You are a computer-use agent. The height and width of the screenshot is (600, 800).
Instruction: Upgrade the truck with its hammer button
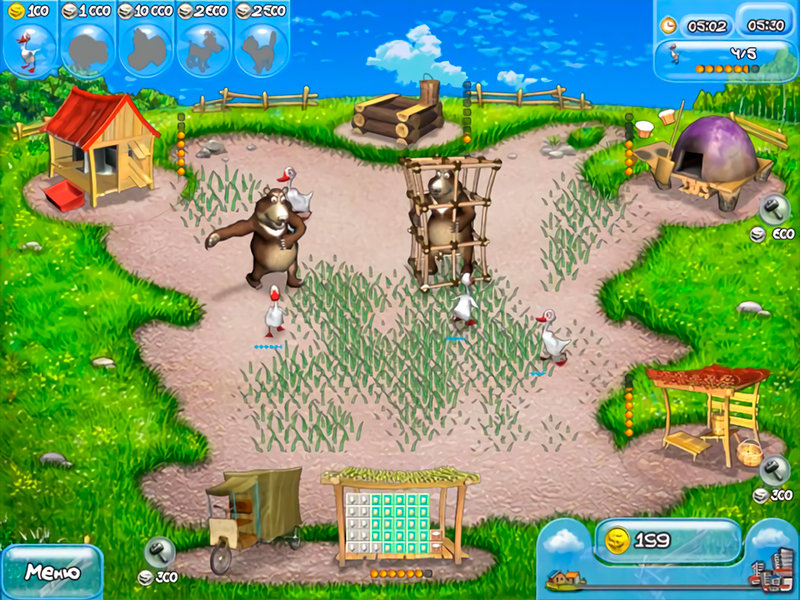click(160, 552)
